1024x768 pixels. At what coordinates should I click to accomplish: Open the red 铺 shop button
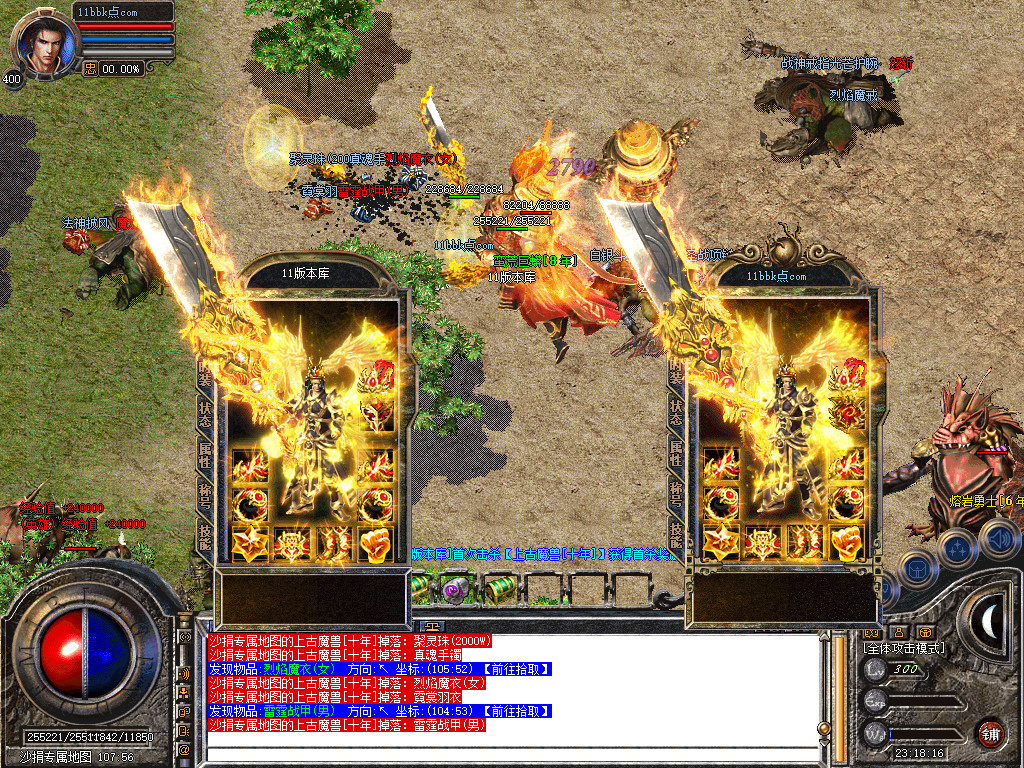tap(990, 732)
